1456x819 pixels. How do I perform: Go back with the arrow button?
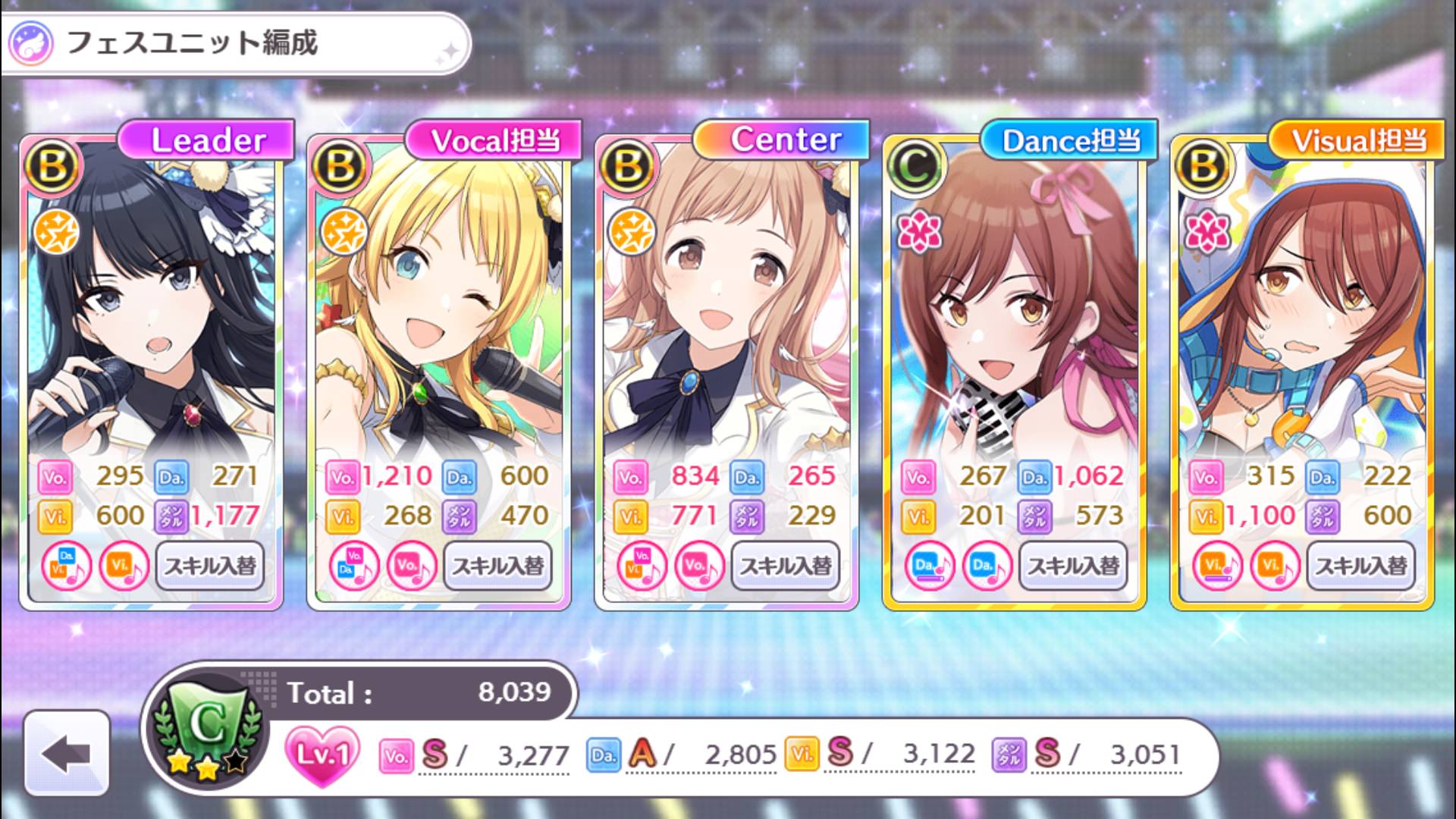67,754
